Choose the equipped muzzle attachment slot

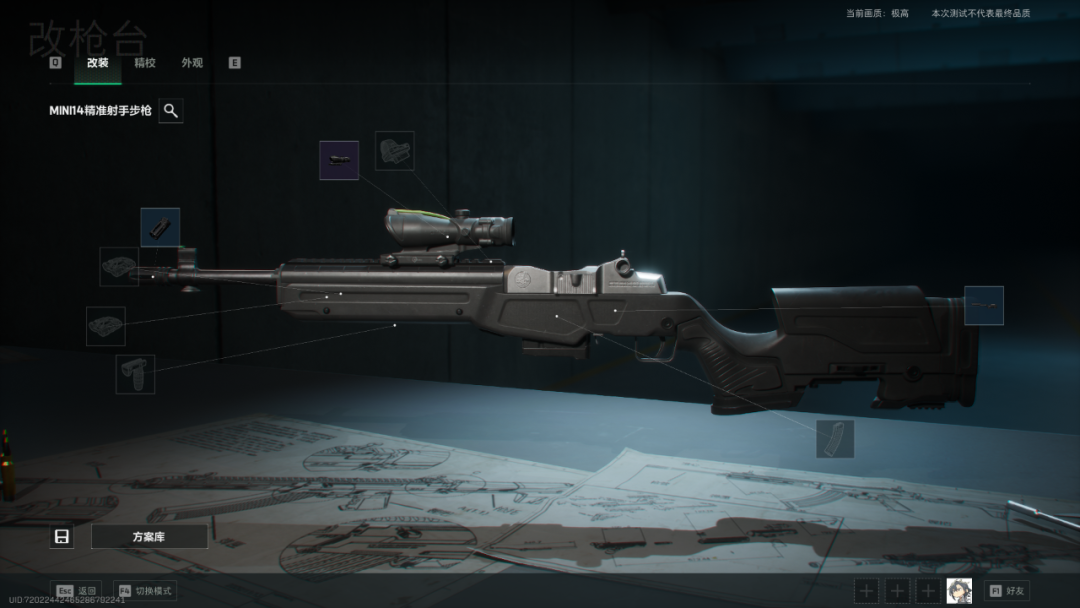[160, 228]
